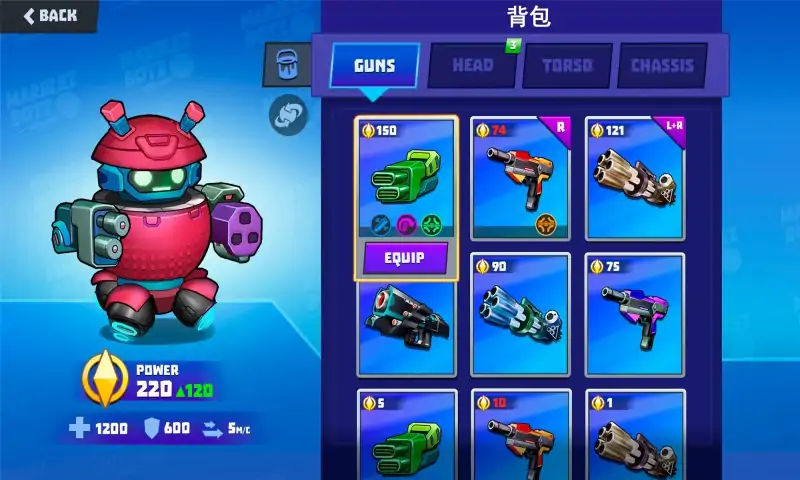Open the CHASSIS tab
The image size is (800, 480).
coord(662,66)
